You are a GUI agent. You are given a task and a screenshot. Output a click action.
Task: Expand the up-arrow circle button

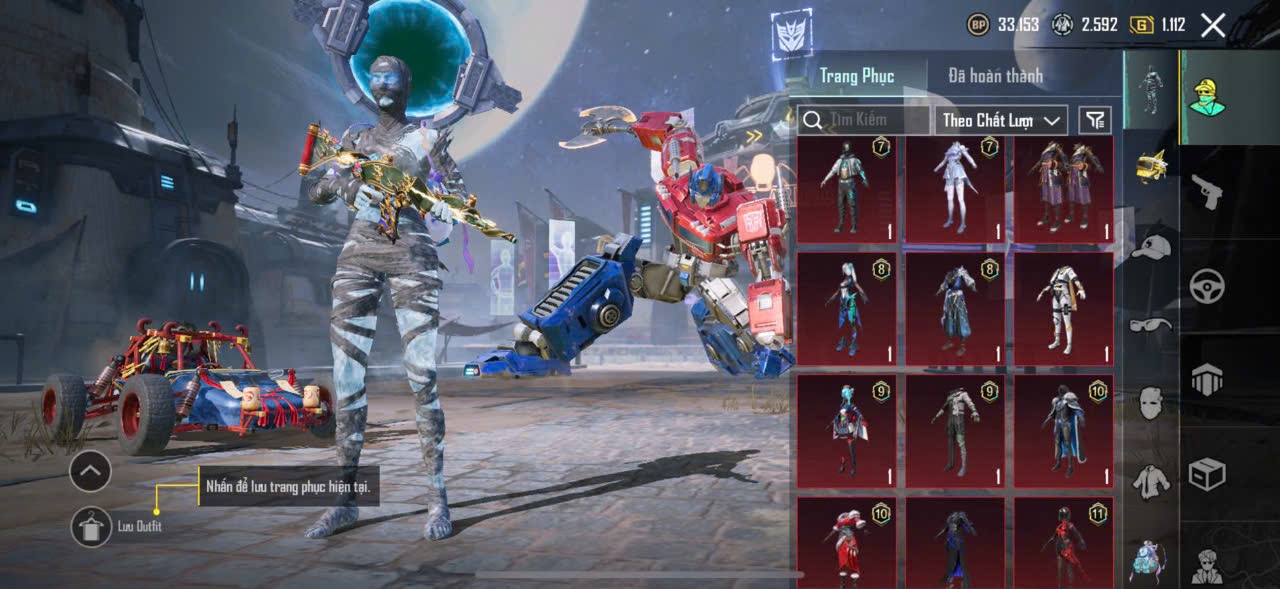coord(90,471)
